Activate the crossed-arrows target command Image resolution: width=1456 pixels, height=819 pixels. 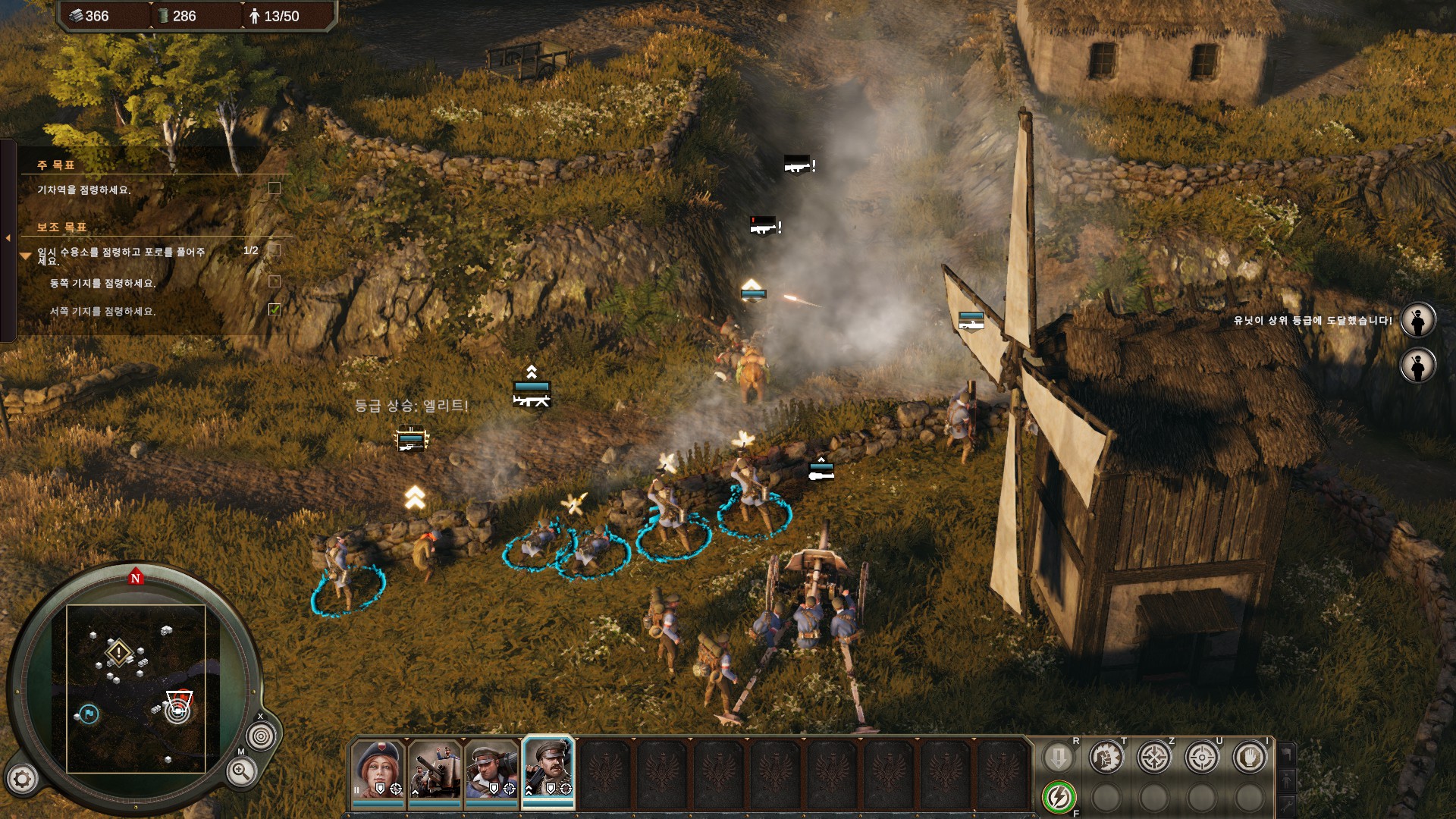pos(1154,757)
